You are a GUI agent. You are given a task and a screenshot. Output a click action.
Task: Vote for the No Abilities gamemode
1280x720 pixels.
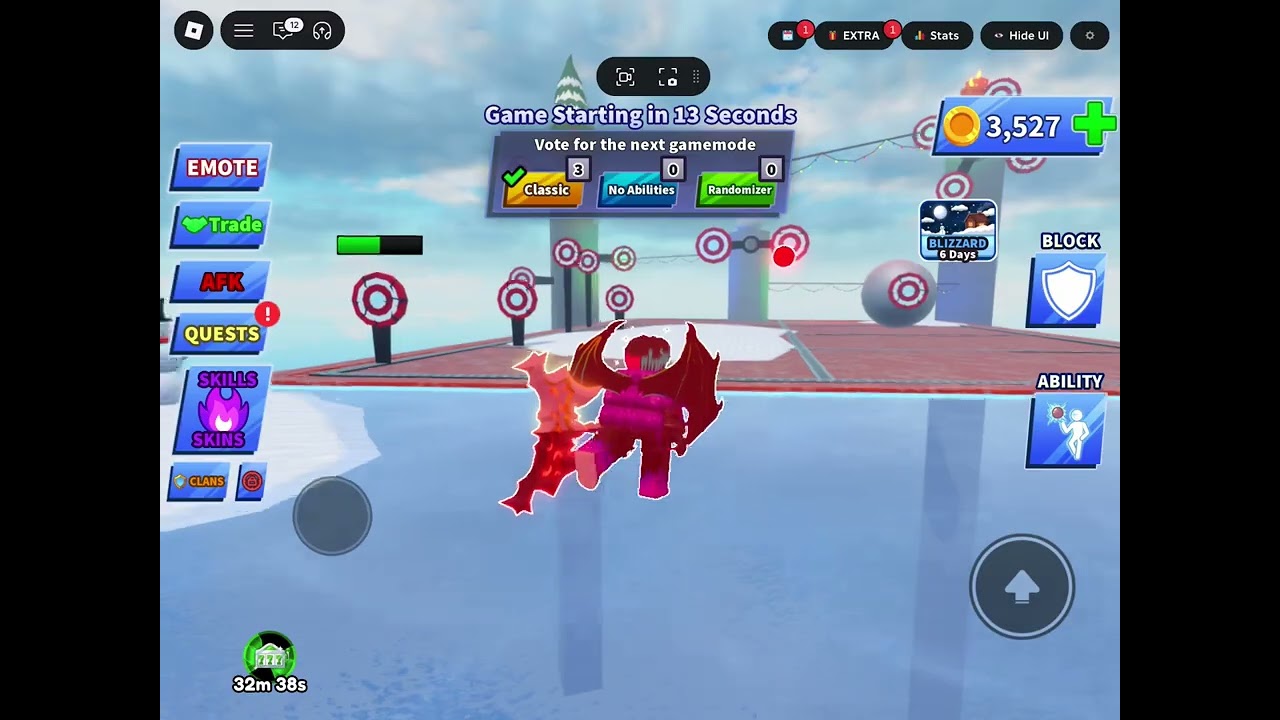(640, 189)
